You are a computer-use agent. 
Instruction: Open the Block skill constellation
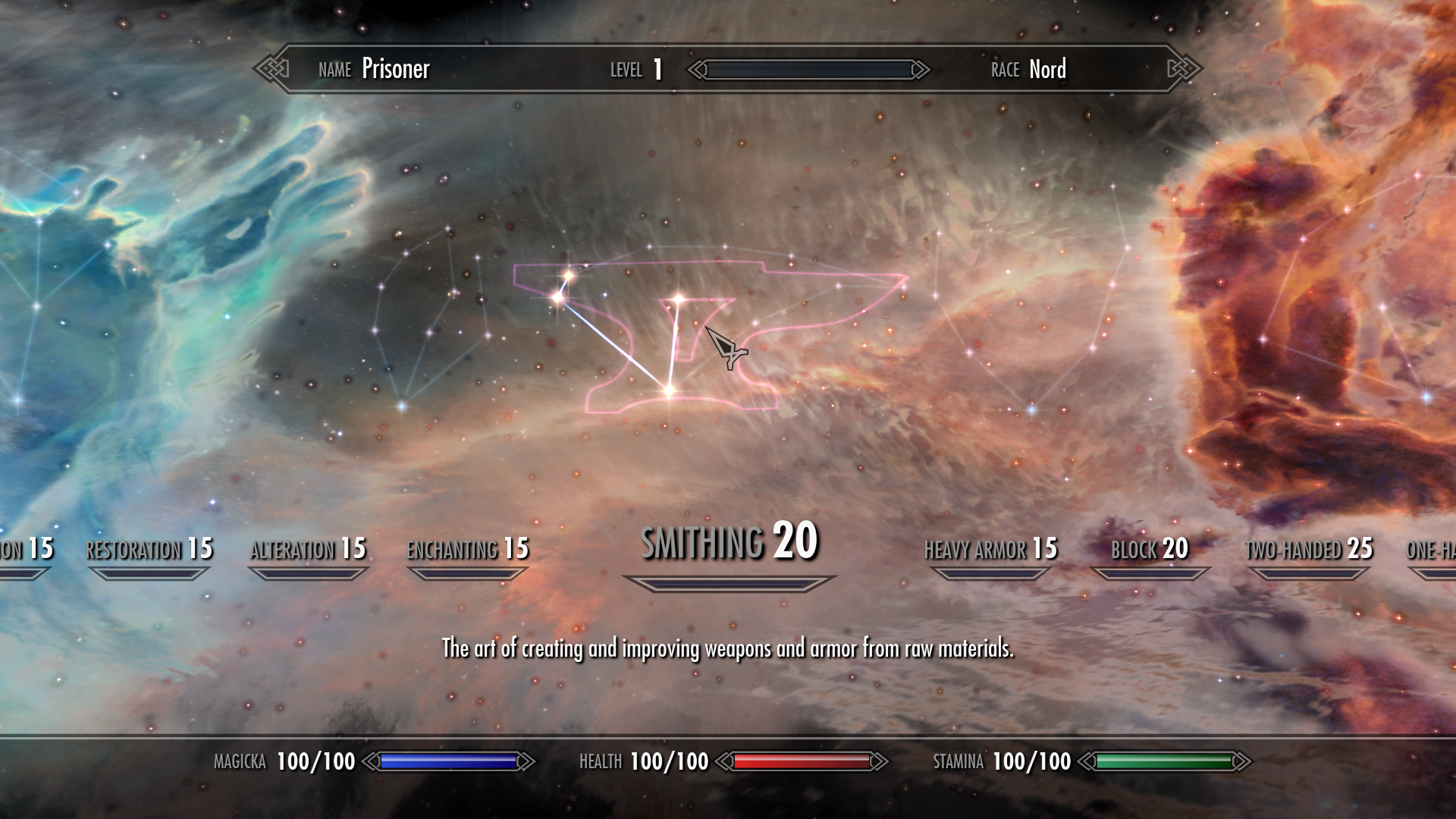[1150, 548]
